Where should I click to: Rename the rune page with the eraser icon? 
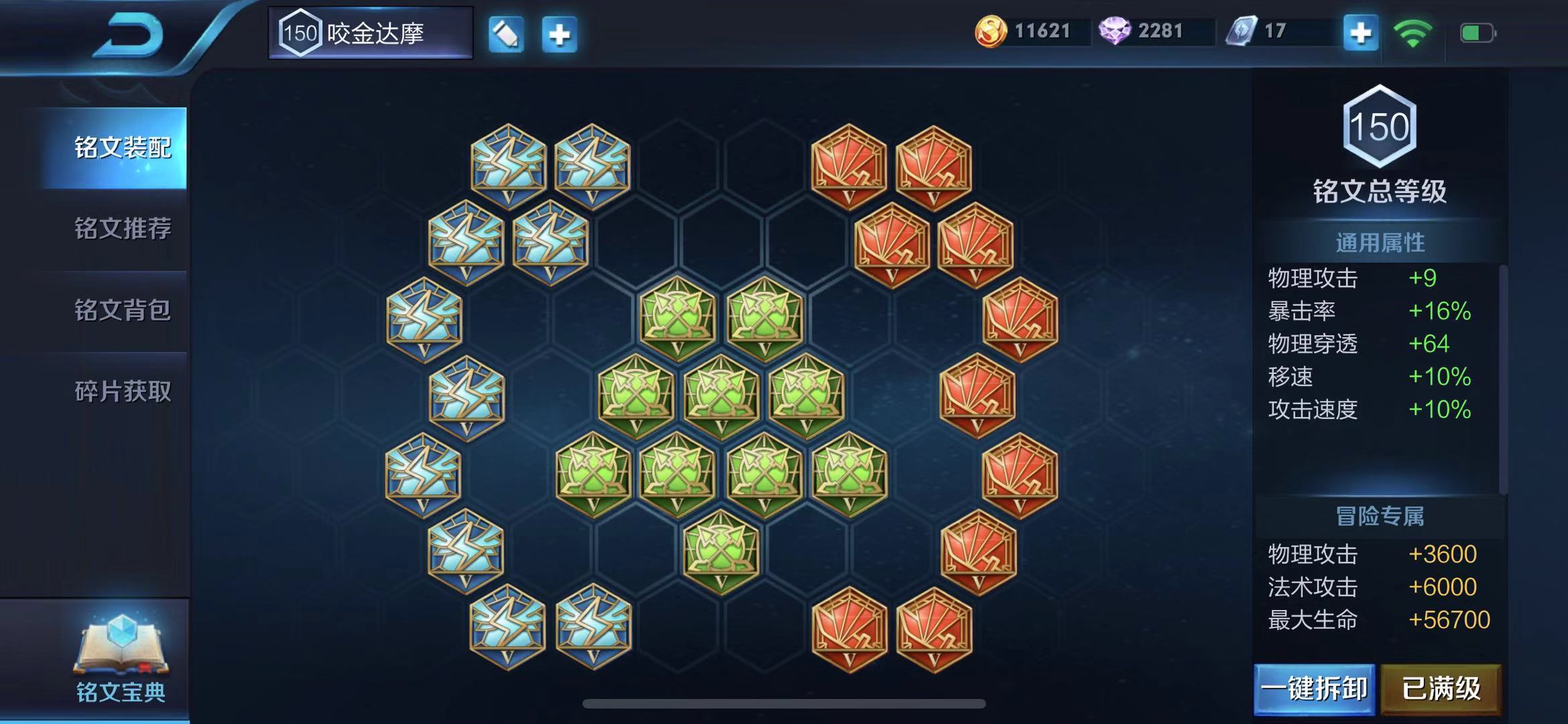coord(506,34)
